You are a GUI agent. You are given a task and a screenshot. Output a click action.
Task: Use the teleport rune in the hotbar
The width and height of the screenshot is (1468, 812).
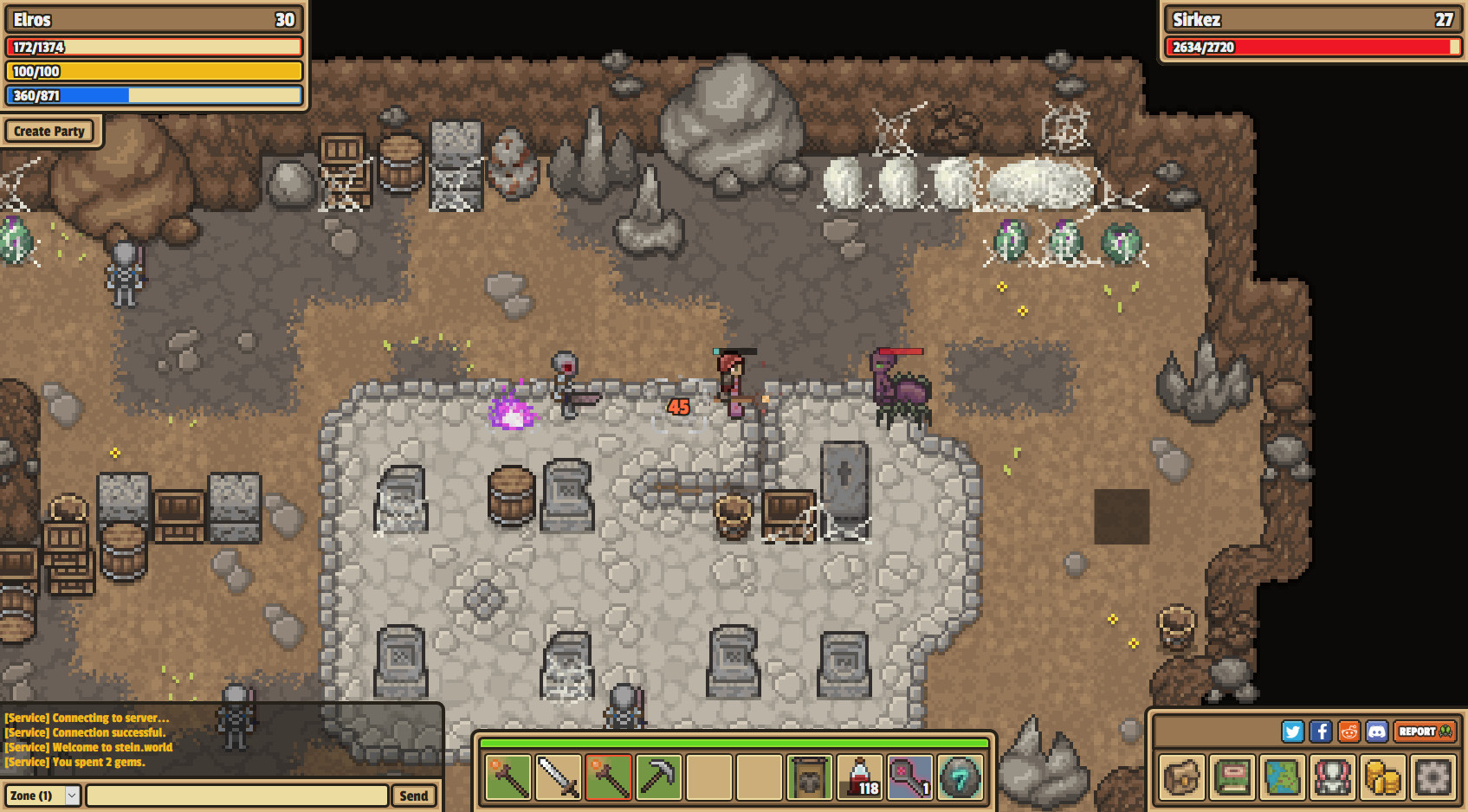pyautogui.click(x=960, y=777)
